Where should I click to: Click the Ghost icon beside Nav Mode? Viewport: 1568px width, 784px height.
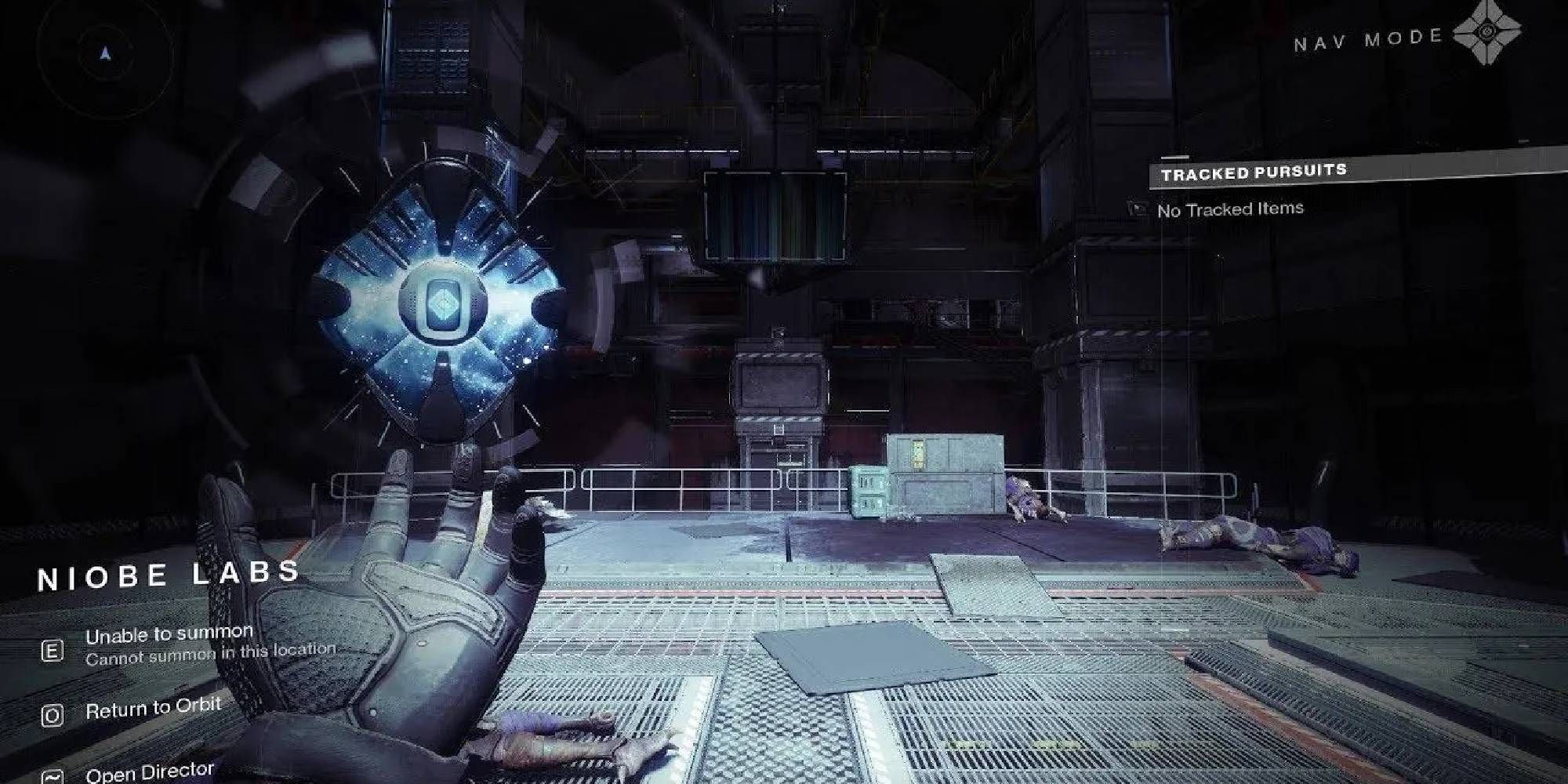point(1486,33)
